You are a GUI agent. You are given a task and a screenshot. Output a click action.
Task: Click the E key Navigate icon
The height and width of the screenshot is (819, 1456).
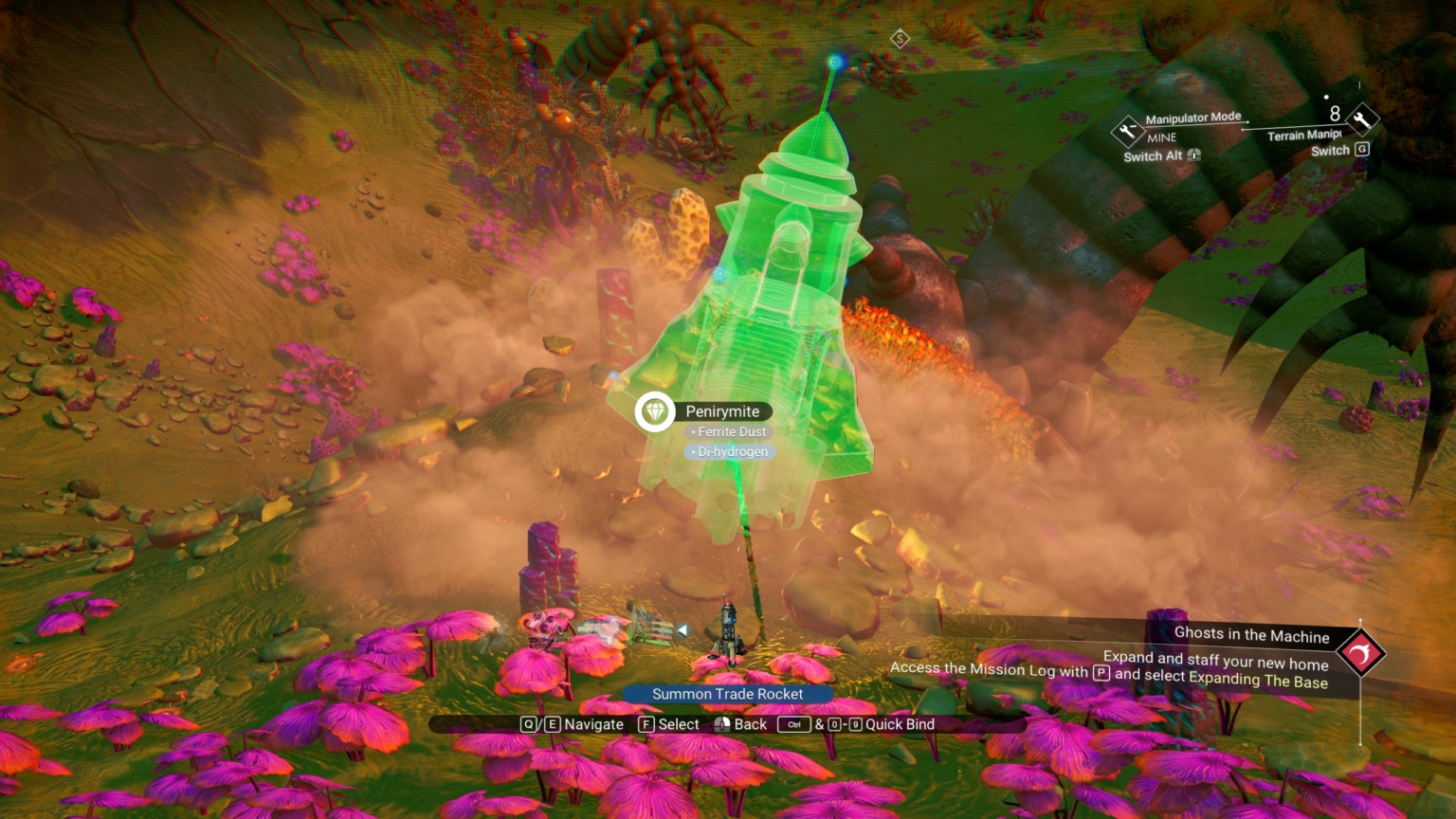click(552, 724)
